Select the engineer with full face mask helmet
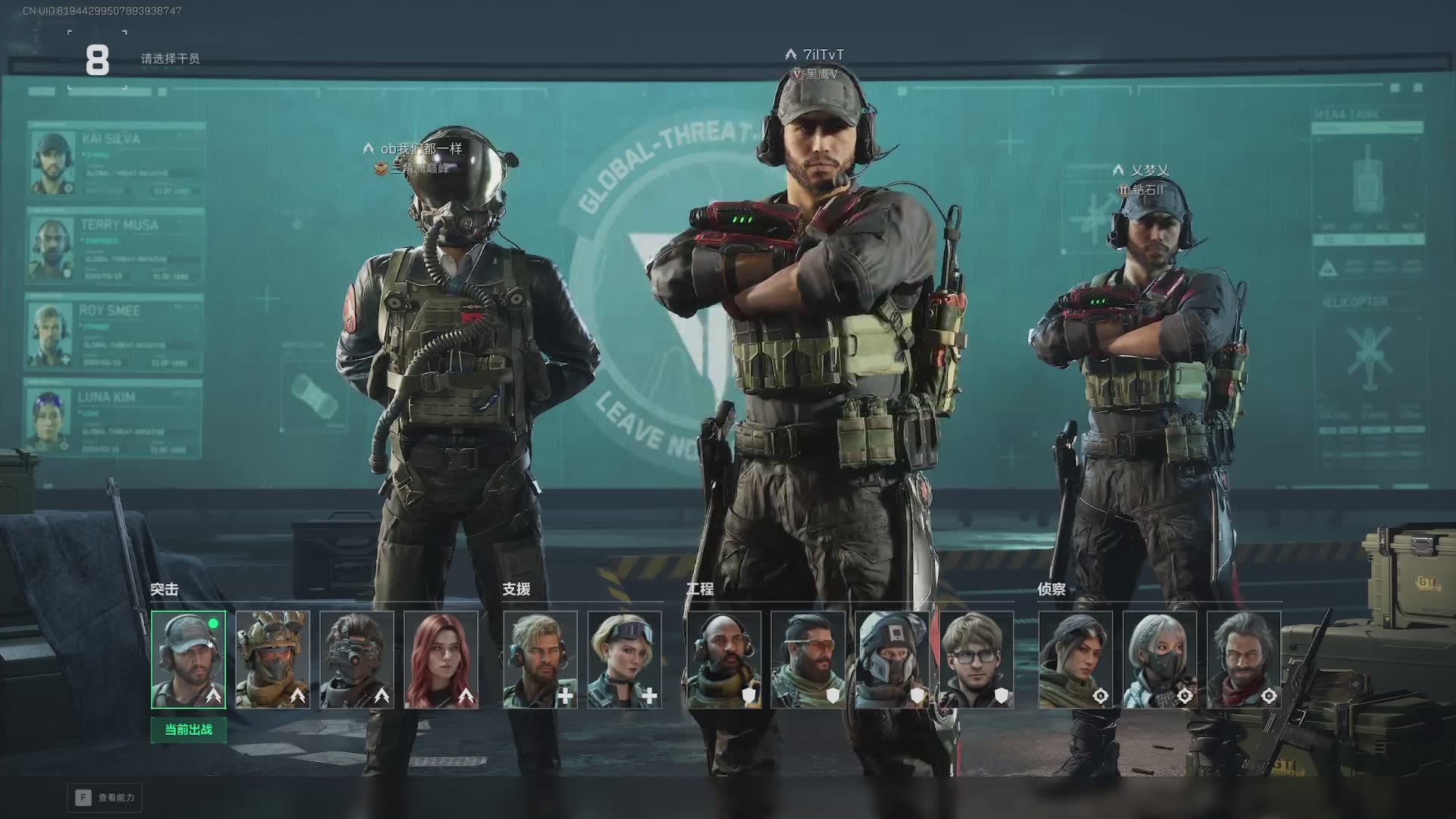The width and height of the screenshot is (1456, 819). coord(892,660)
